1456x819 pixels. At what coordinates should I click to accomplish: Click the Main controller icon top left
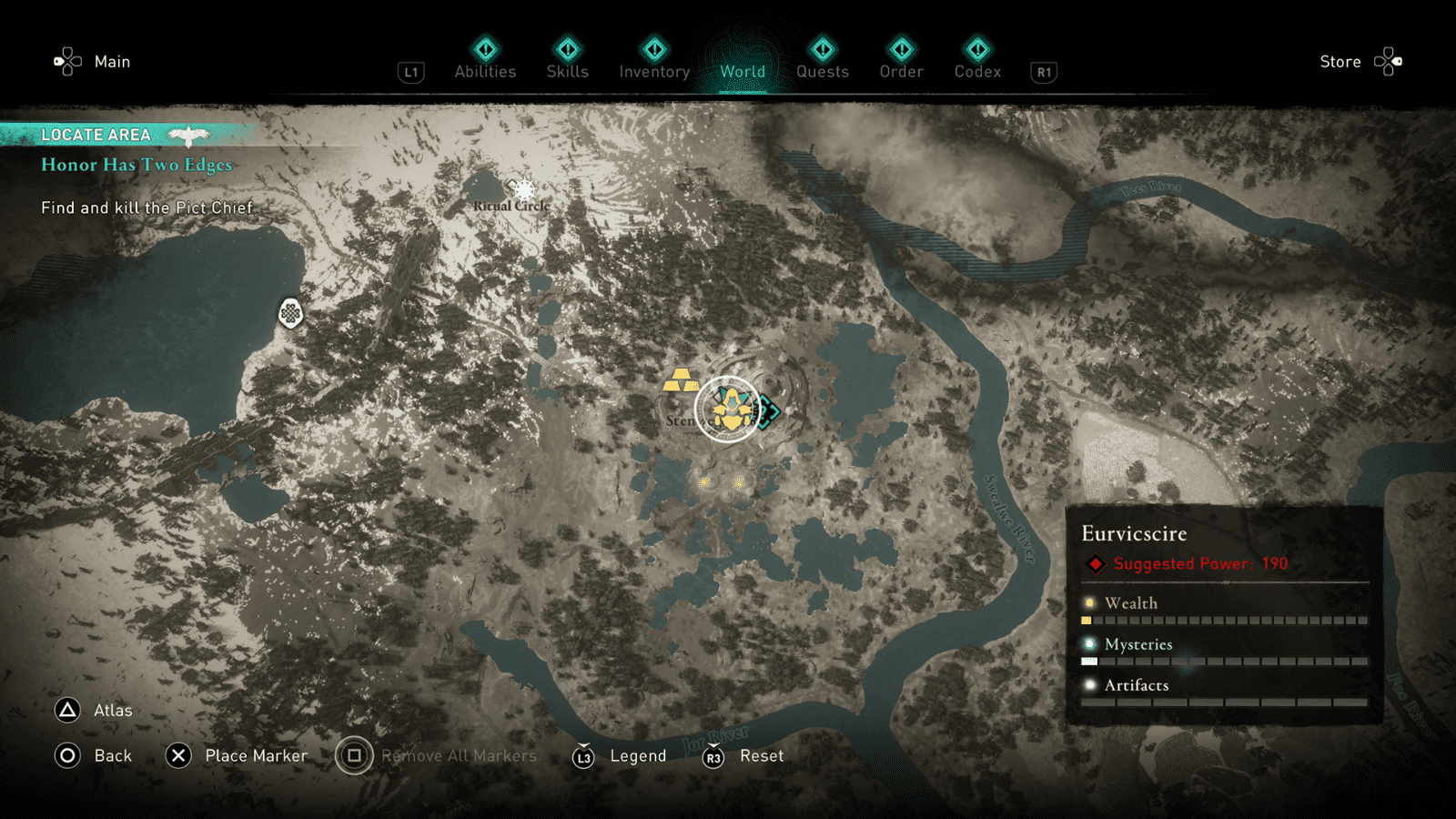68,61
